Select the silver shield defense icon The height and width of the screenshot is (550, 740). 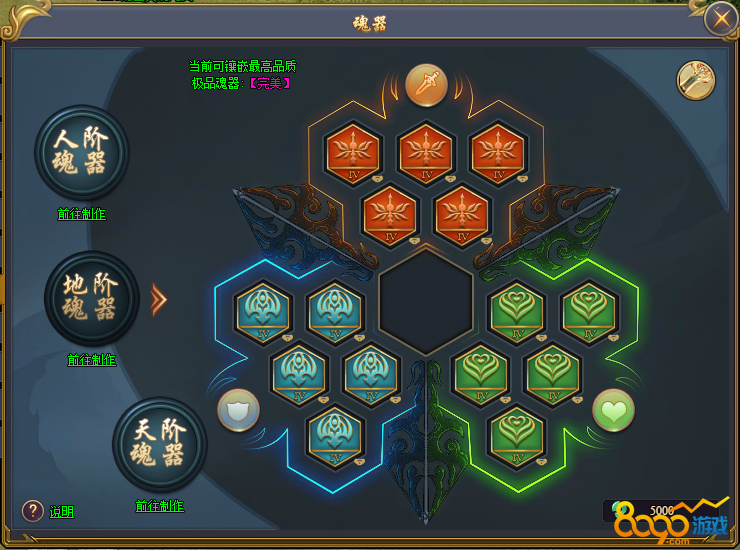(x=238, y=410)
